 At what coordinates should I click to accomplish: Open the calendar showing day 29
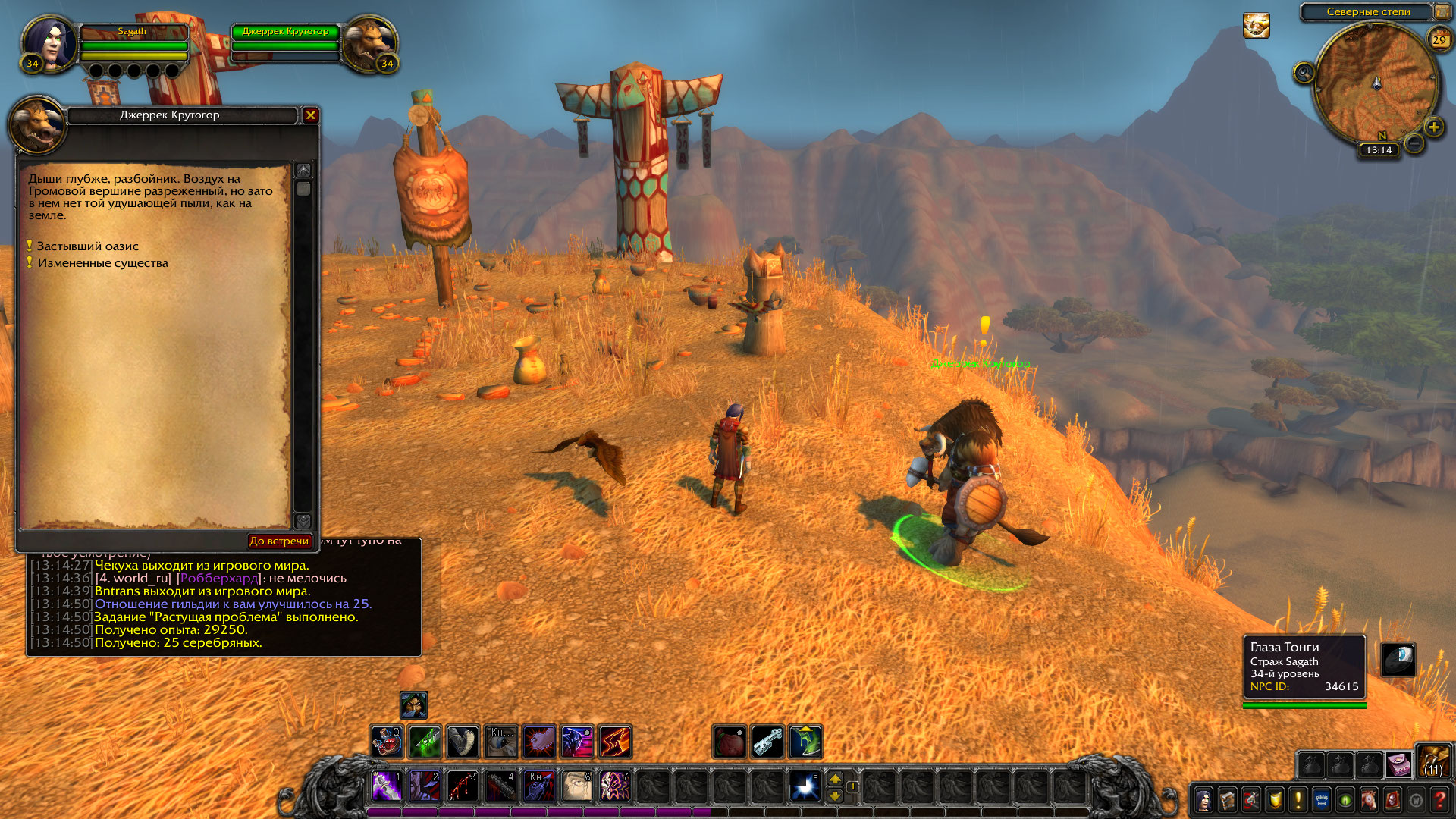[x=1439, y=39]
